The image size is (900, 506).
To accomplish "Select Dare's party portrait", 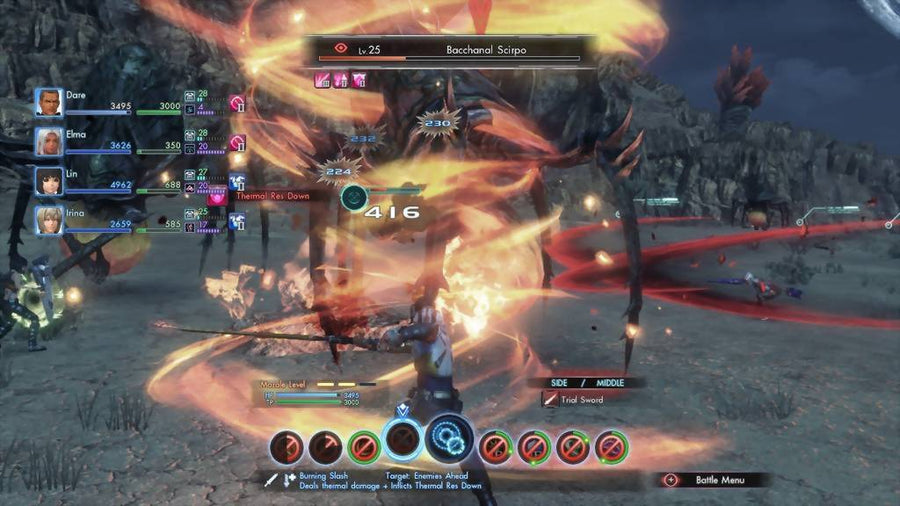I will (x=49, y=102).
